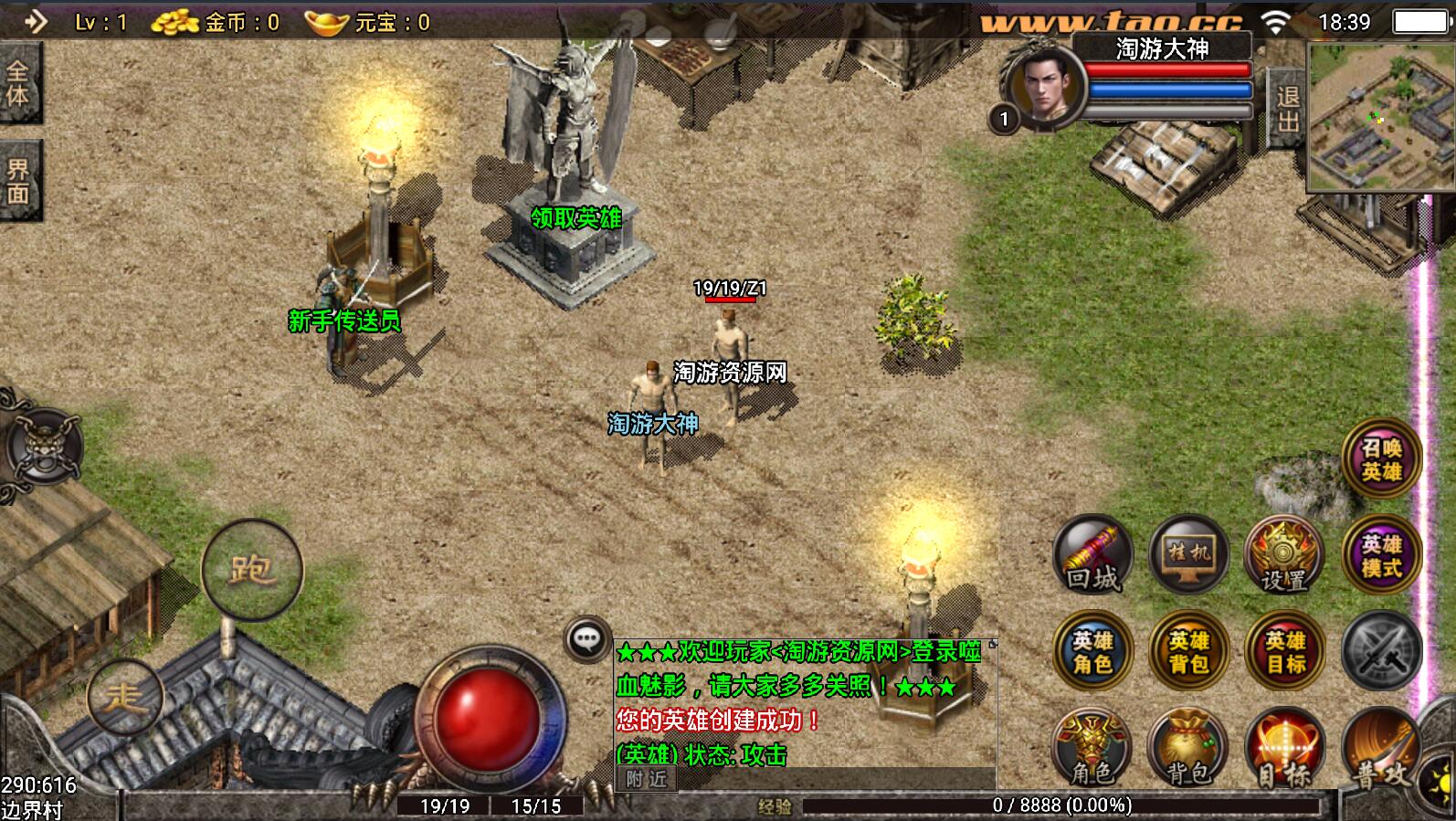The image size is (1456, 821).
Task: Tap the 淘游大神 player portrait
Action: point(1043,88)
